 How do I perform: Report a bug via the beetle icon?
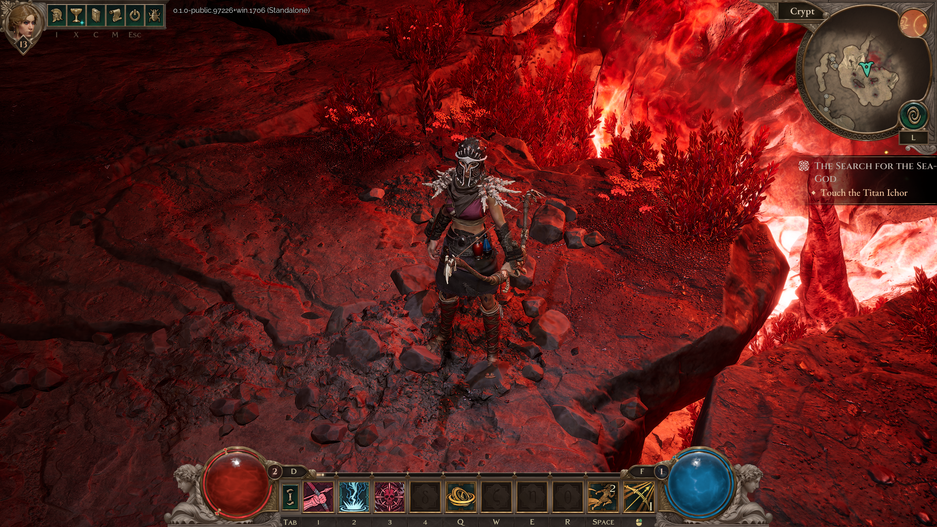(154, 16)
